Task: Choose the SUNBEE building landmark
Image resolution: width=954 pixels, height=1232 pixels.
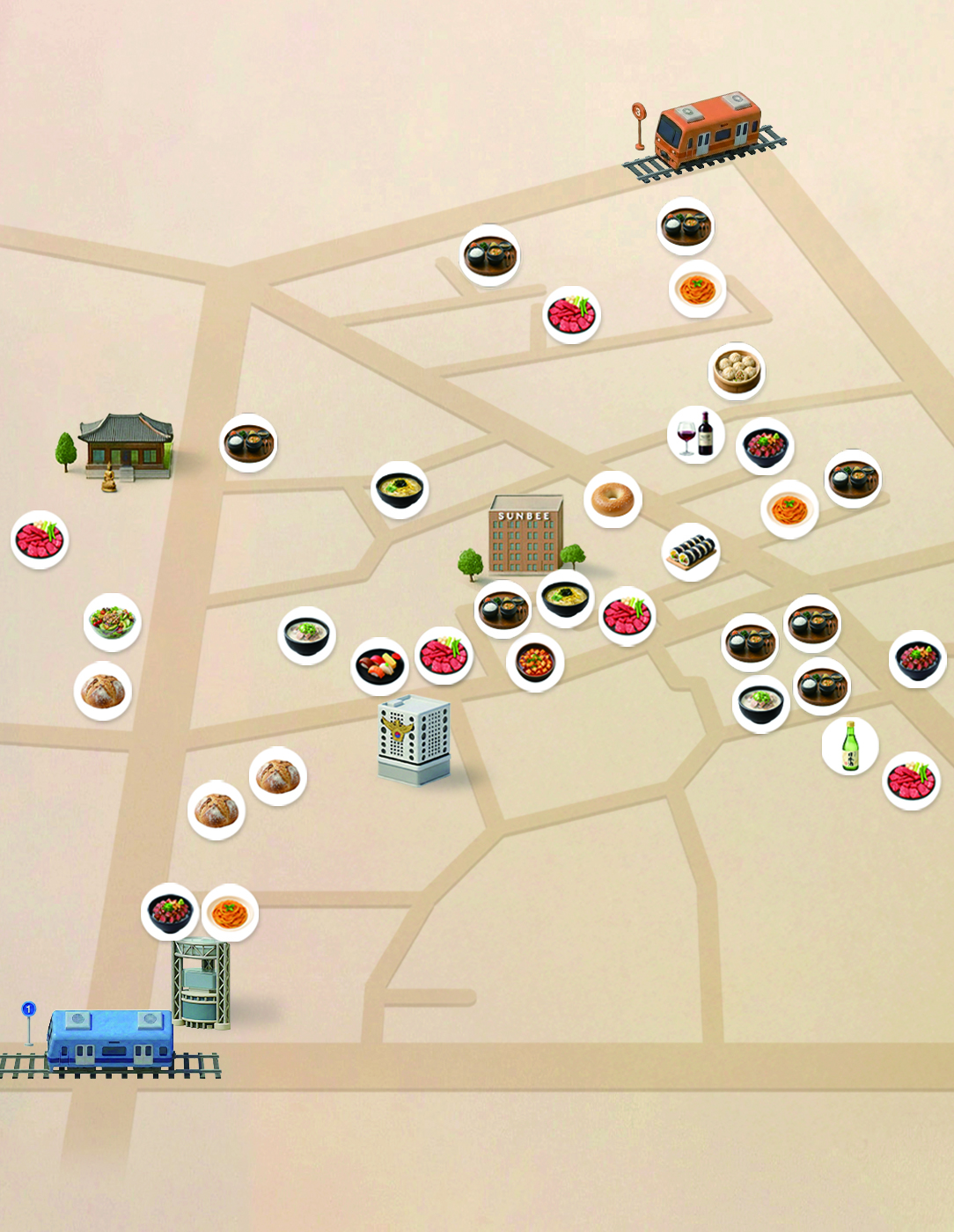Action: click(525, 539)
